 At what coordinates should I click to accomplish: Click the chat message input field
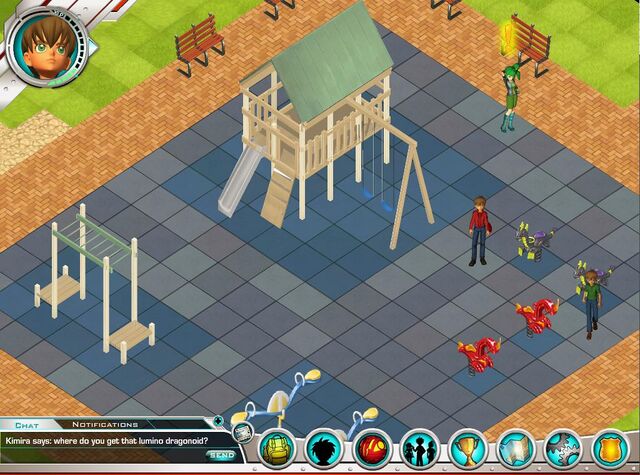[x=100, y=456]
